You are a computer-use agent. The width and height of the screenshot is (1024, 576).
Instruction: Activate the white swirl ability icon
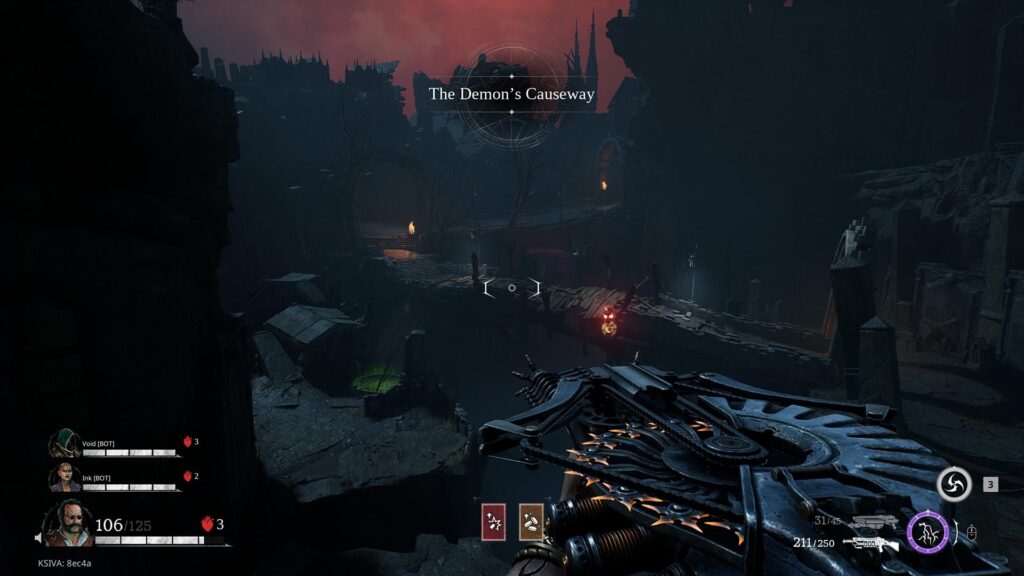click(x=953, y=485)
